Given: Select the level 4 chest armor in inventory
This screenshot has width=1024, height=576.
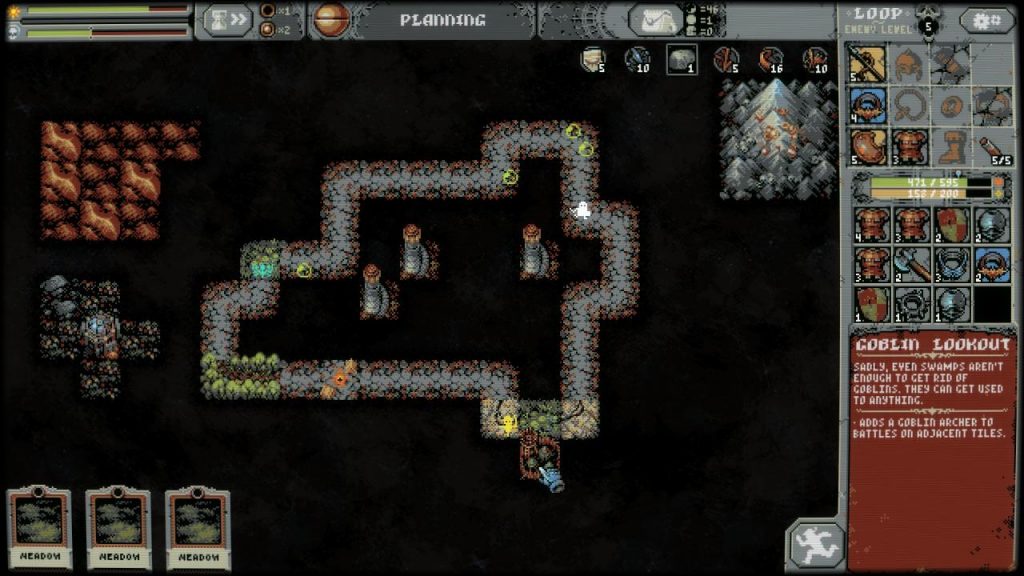Looking at the screenshot, I should point(871,224).
